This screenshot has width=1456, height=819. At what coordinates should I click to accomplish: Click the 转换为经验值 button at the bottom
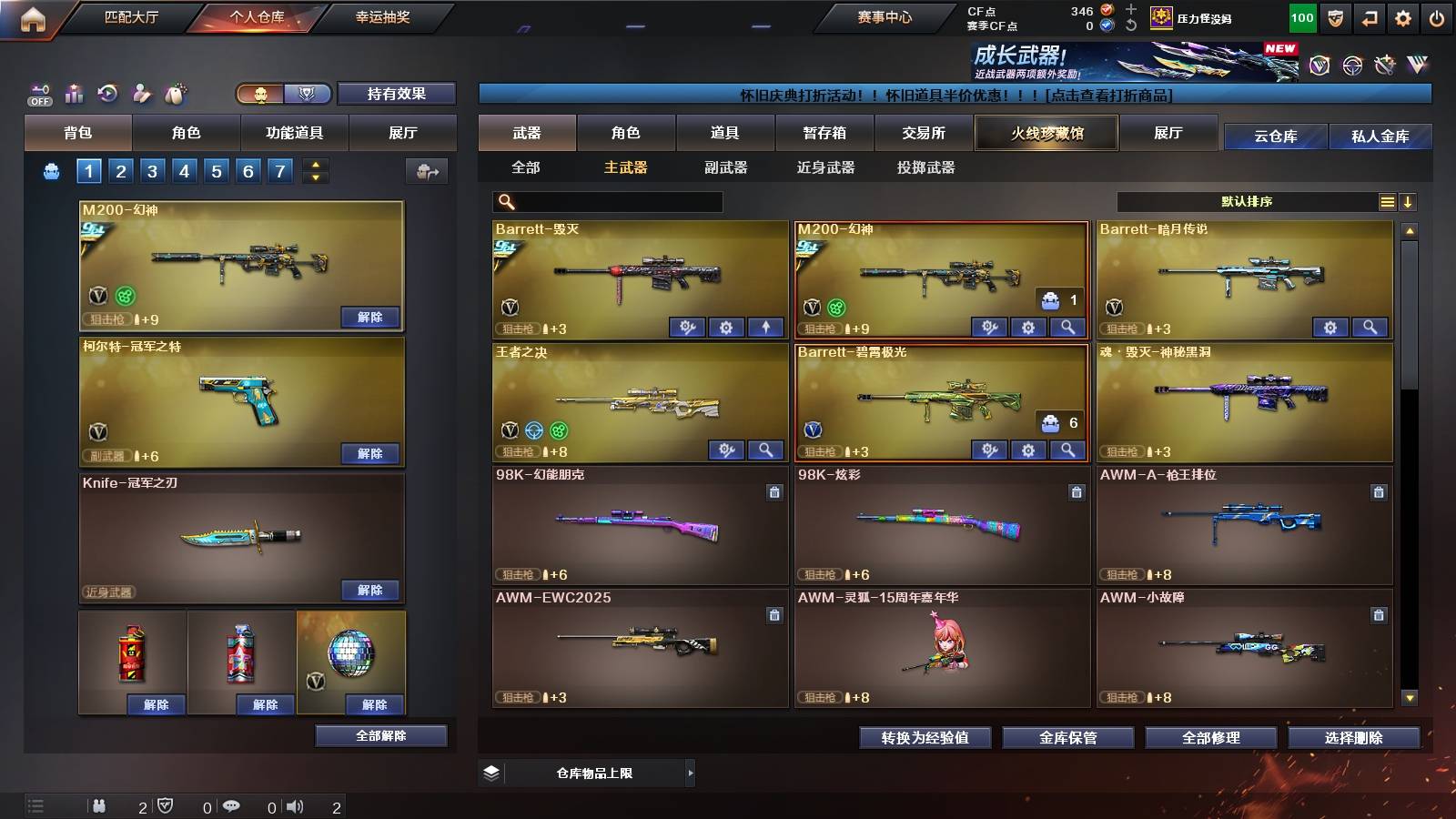click(x=925, y=738)
